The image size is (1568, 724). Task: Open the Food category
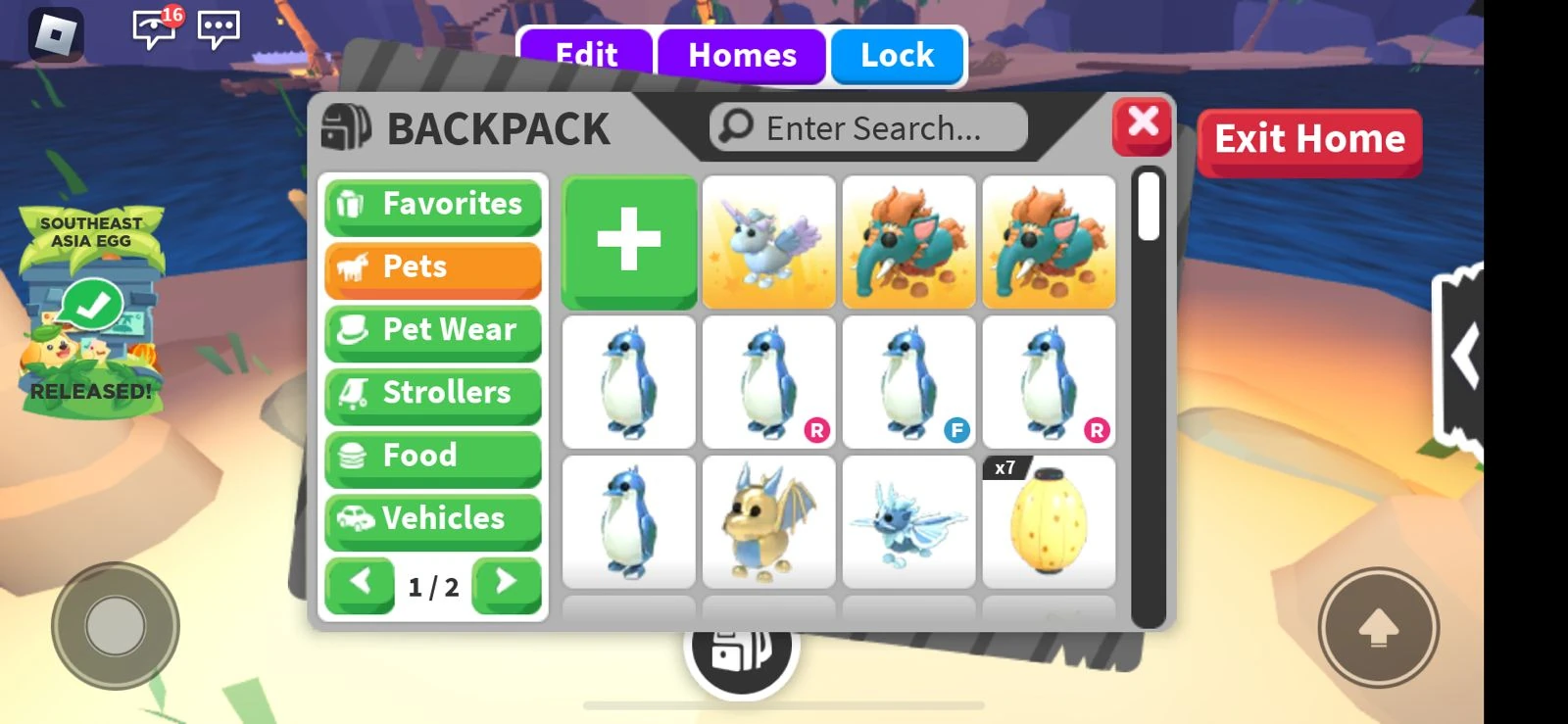[433, 456]
